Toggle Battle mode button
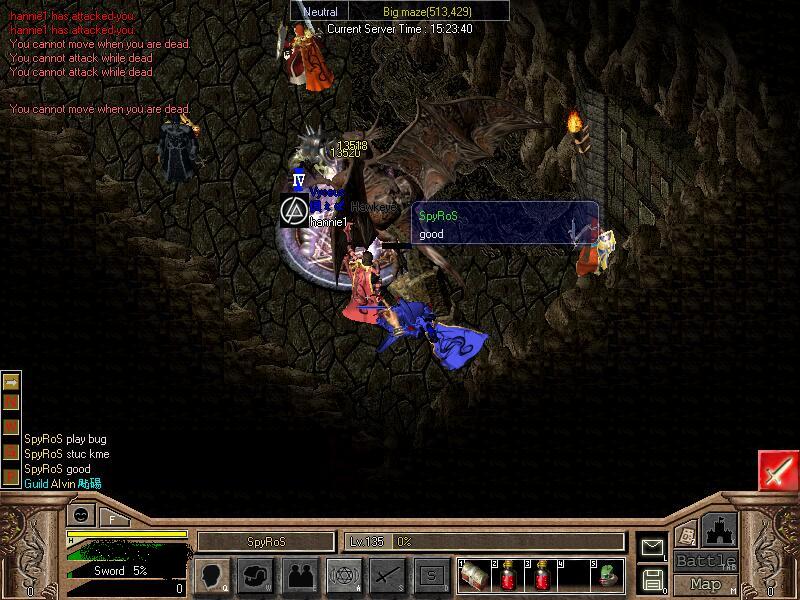800x600 pixels. coord(705,561)
